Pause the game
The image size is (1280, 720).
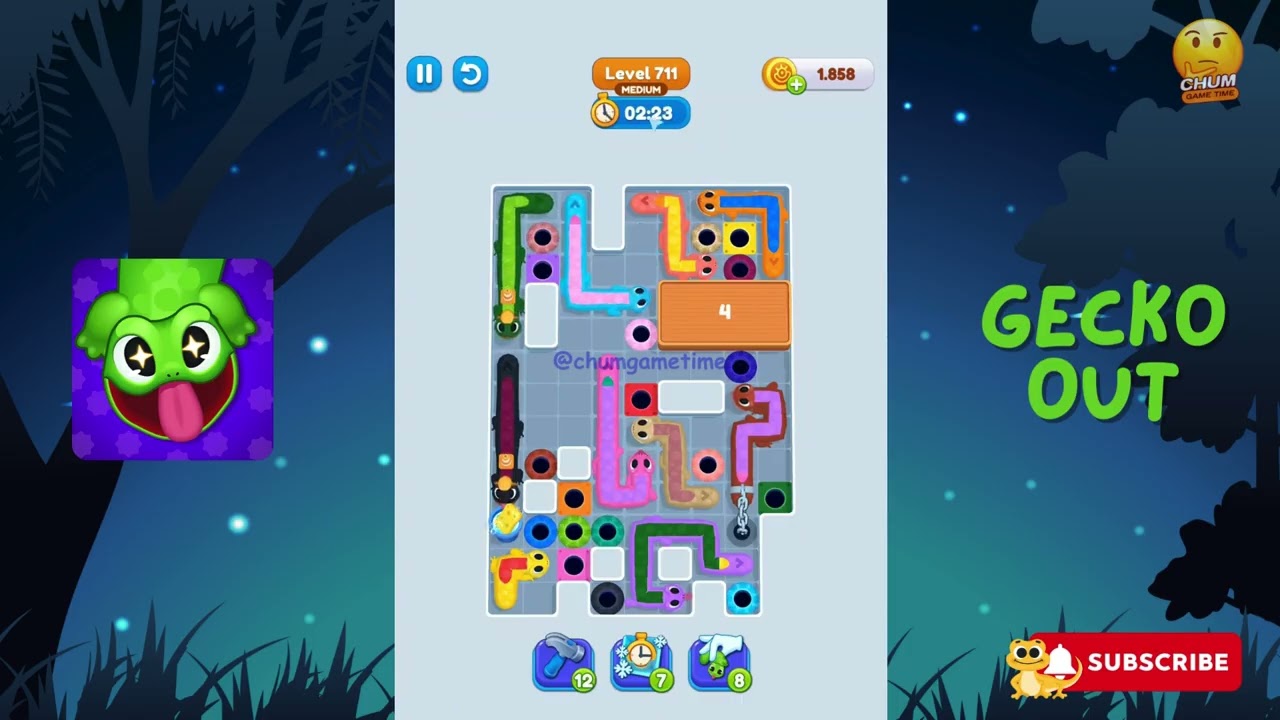pyautogui.click(x=424, y=74)
